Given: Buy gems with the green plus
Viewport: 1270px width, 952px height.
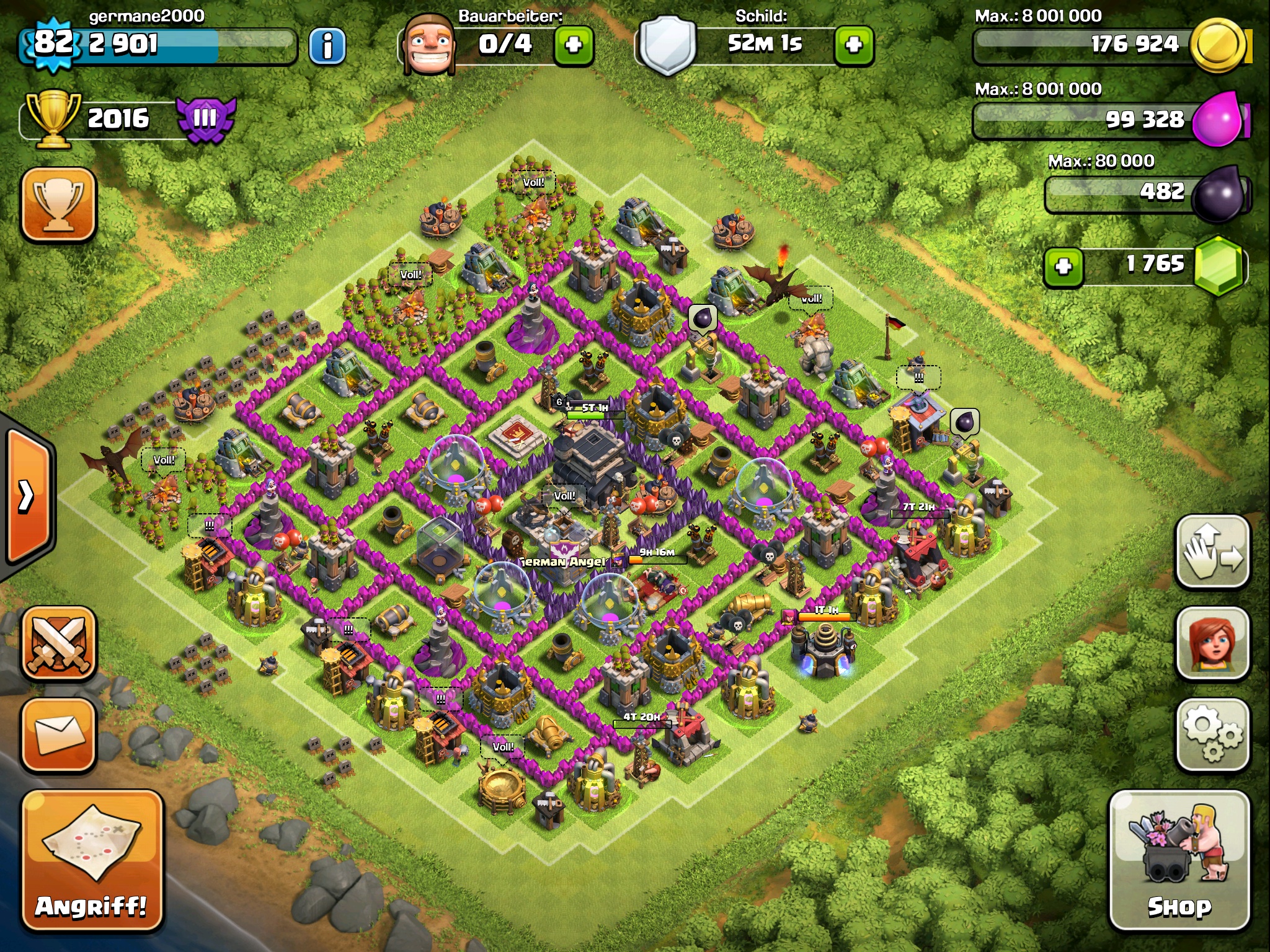Looking at the screenshot, I should tap(1064, 267).
